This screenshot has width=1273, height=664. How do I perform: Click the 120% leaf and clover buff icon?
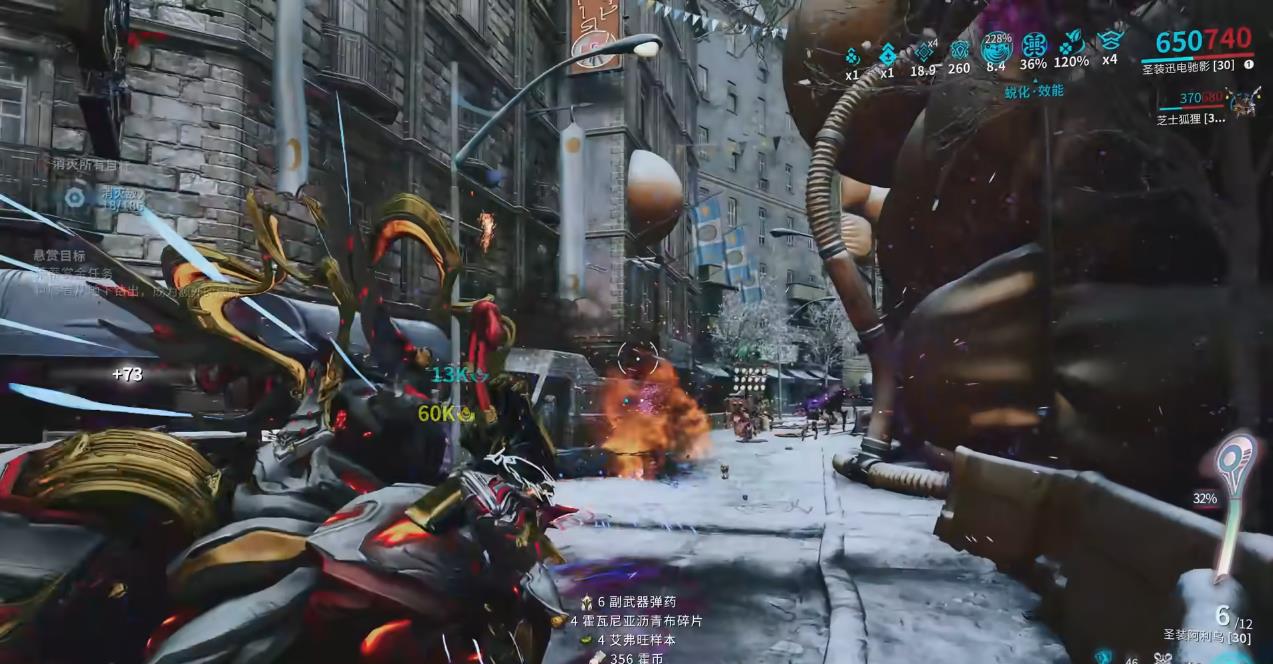(1071, 44)
